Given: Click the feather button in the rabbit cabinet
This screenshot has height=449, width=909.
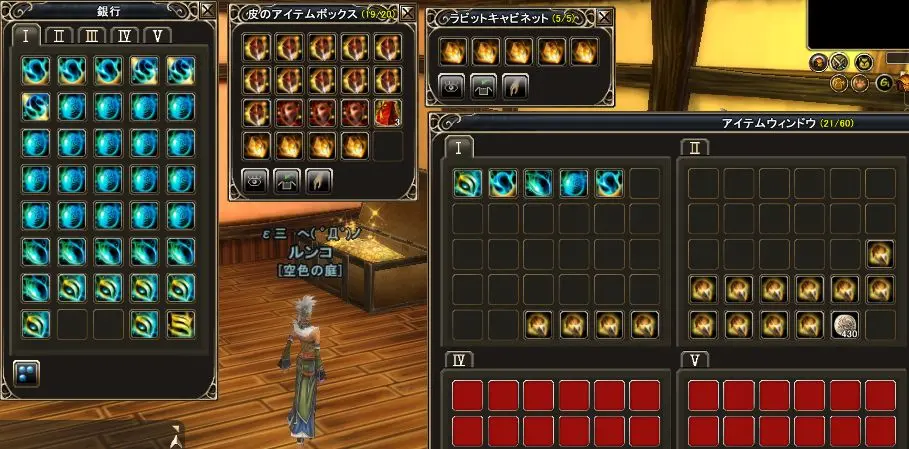Looking at the screenshot, I should click(x=514, y=86).
